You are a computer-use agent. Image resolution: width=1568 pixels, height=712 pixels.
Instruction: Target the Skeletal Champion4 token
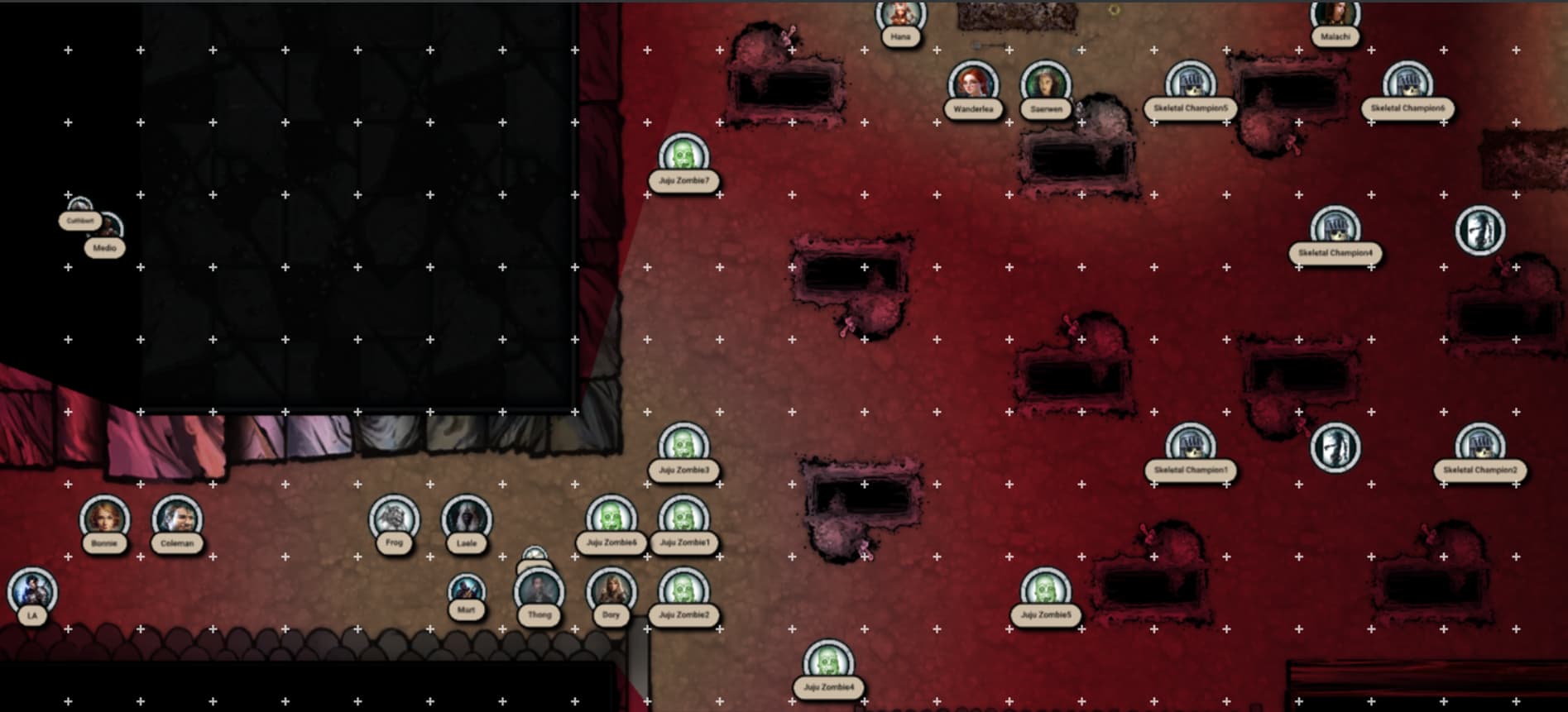click(1335, 229)
